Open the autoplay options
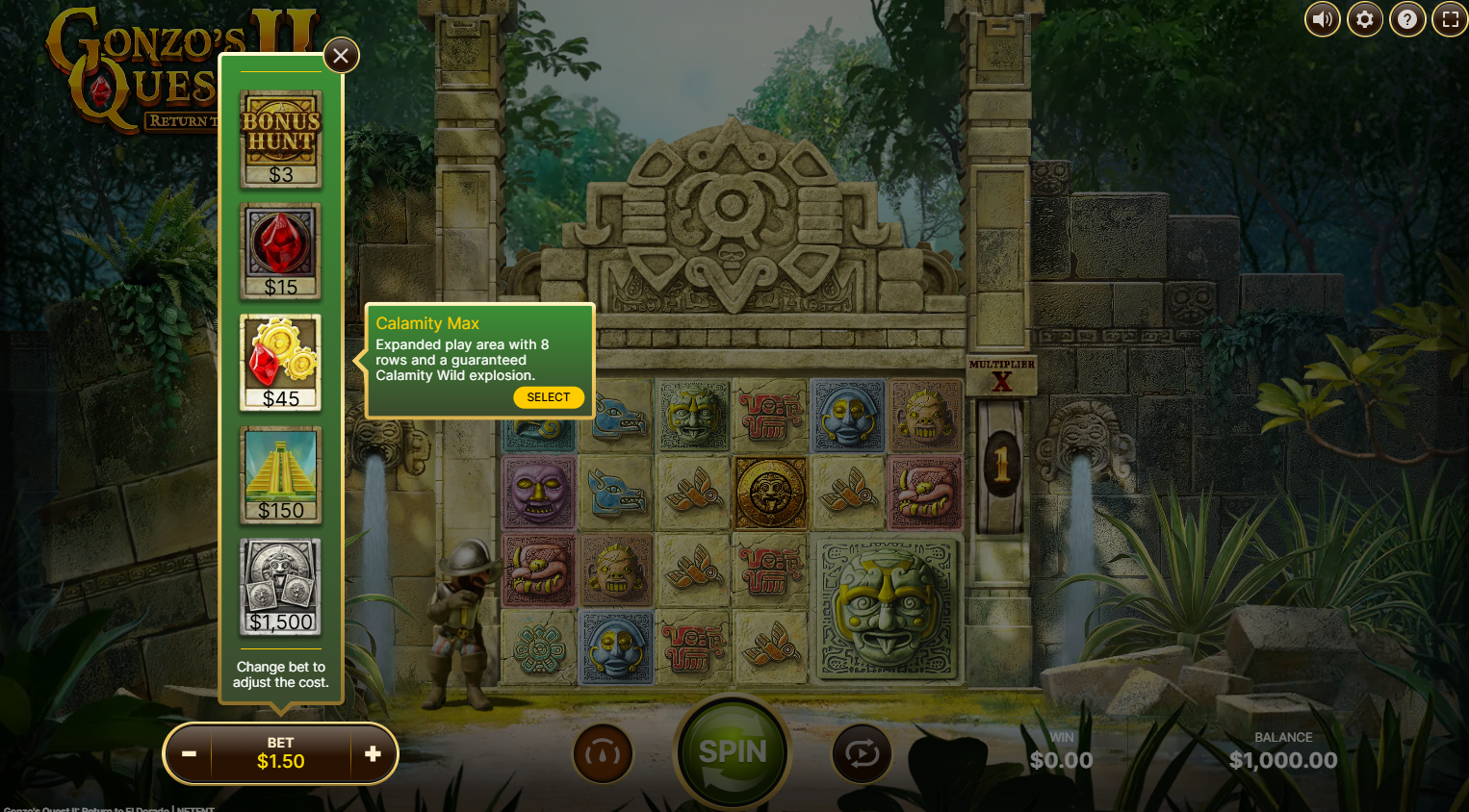1469x812 pixels. tap(862, 753)
